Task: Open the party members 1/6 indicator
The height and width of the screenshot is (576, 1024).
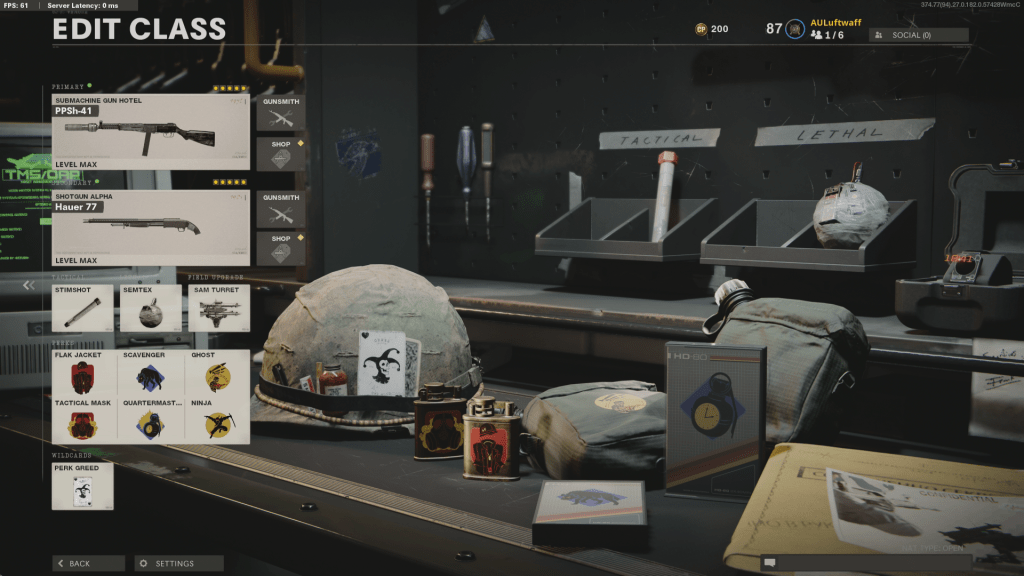Action: coord(828,35)
